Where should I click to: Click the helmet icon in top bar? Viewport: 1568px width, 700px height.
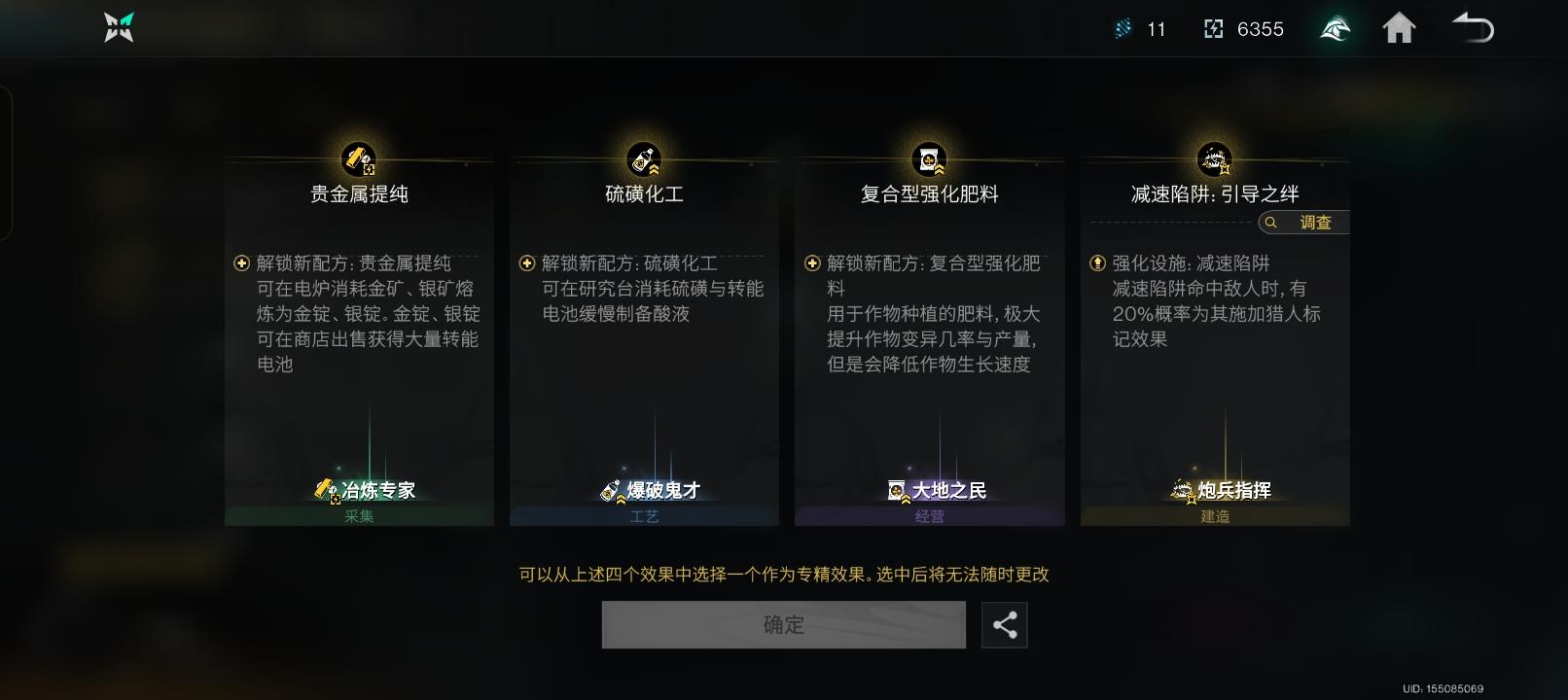tap(1335, 28)
